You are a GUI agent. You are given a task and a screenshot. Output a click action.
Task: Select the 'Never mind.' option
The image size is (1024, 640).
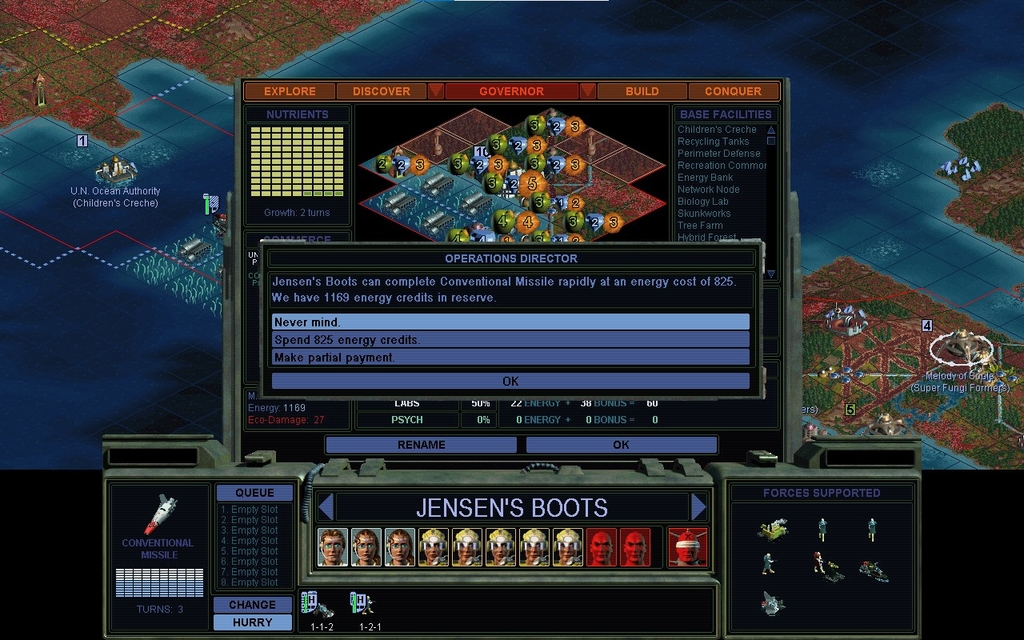[x=510, y=322]
